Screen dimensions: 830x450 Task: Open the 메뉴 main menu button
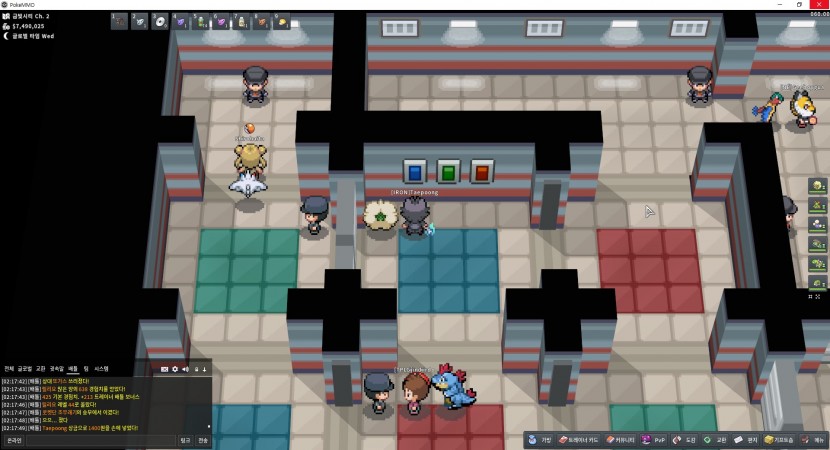click(813, 440)
